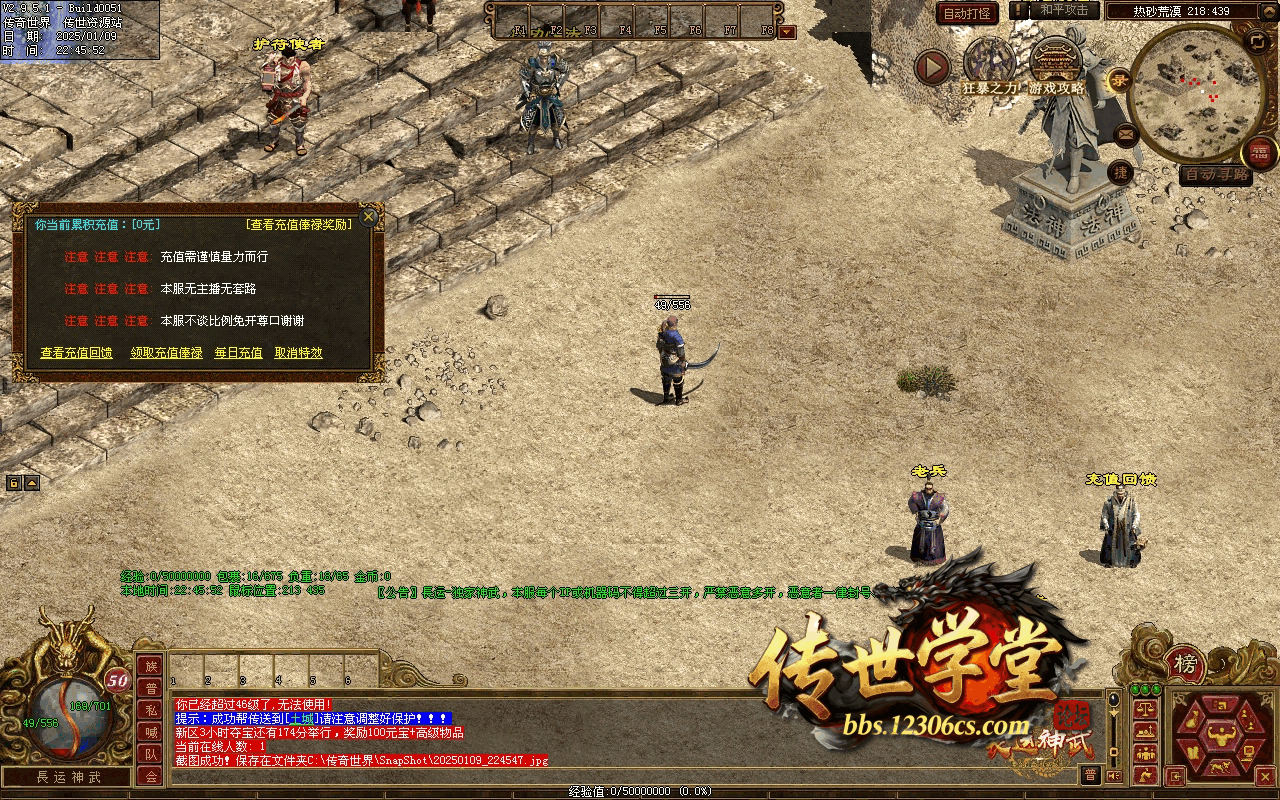Image resolution: width=1280 pixels, height=800 pixels.
Task: Claim rewards via 领取充值俸禄
Action: pos(166,353)
